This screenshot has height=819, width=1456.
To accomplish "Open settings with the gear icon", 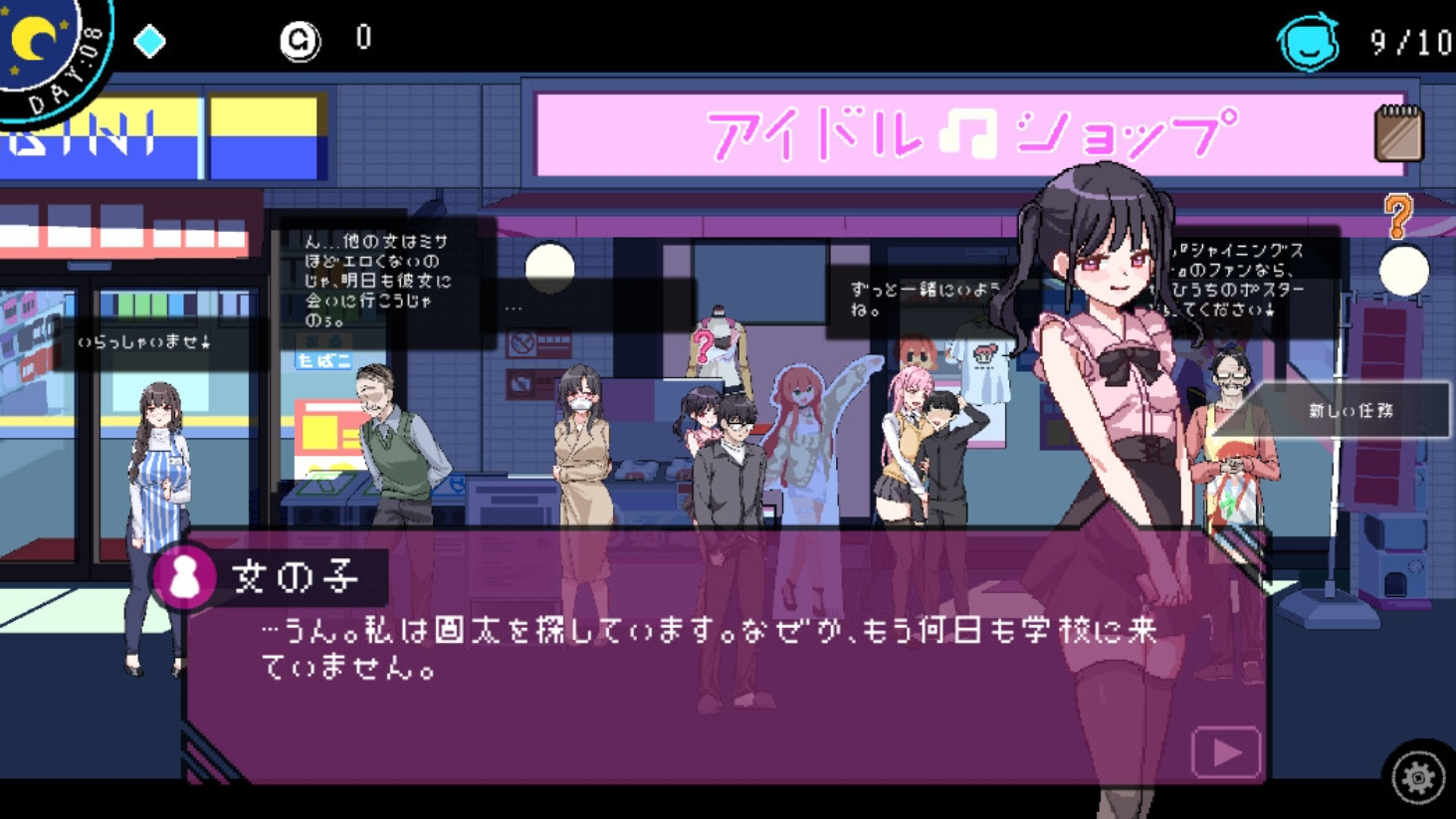I will pyautogui.click(x=1417, y=777).
